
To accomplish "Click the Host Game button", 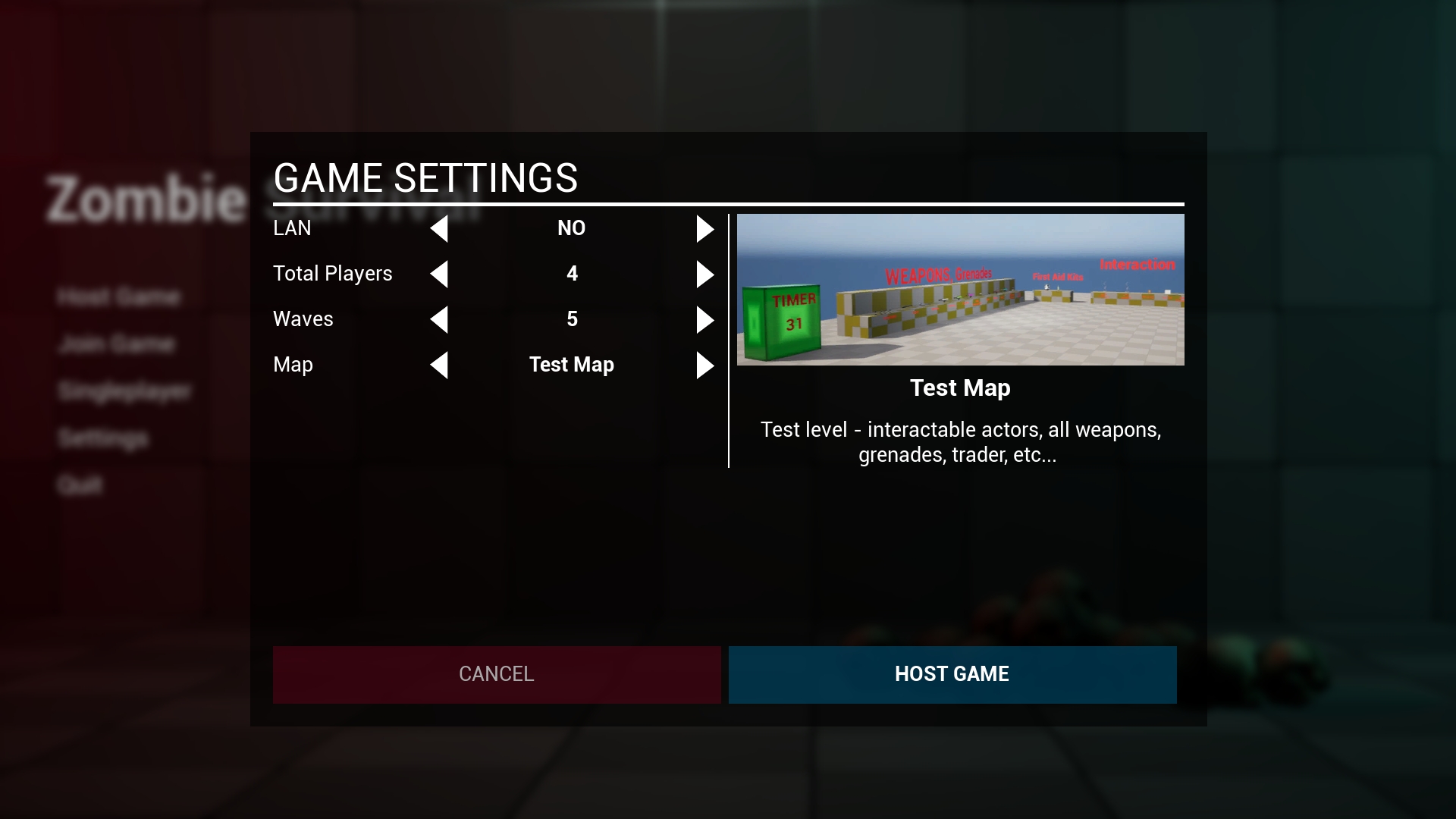I will point(952,674).
